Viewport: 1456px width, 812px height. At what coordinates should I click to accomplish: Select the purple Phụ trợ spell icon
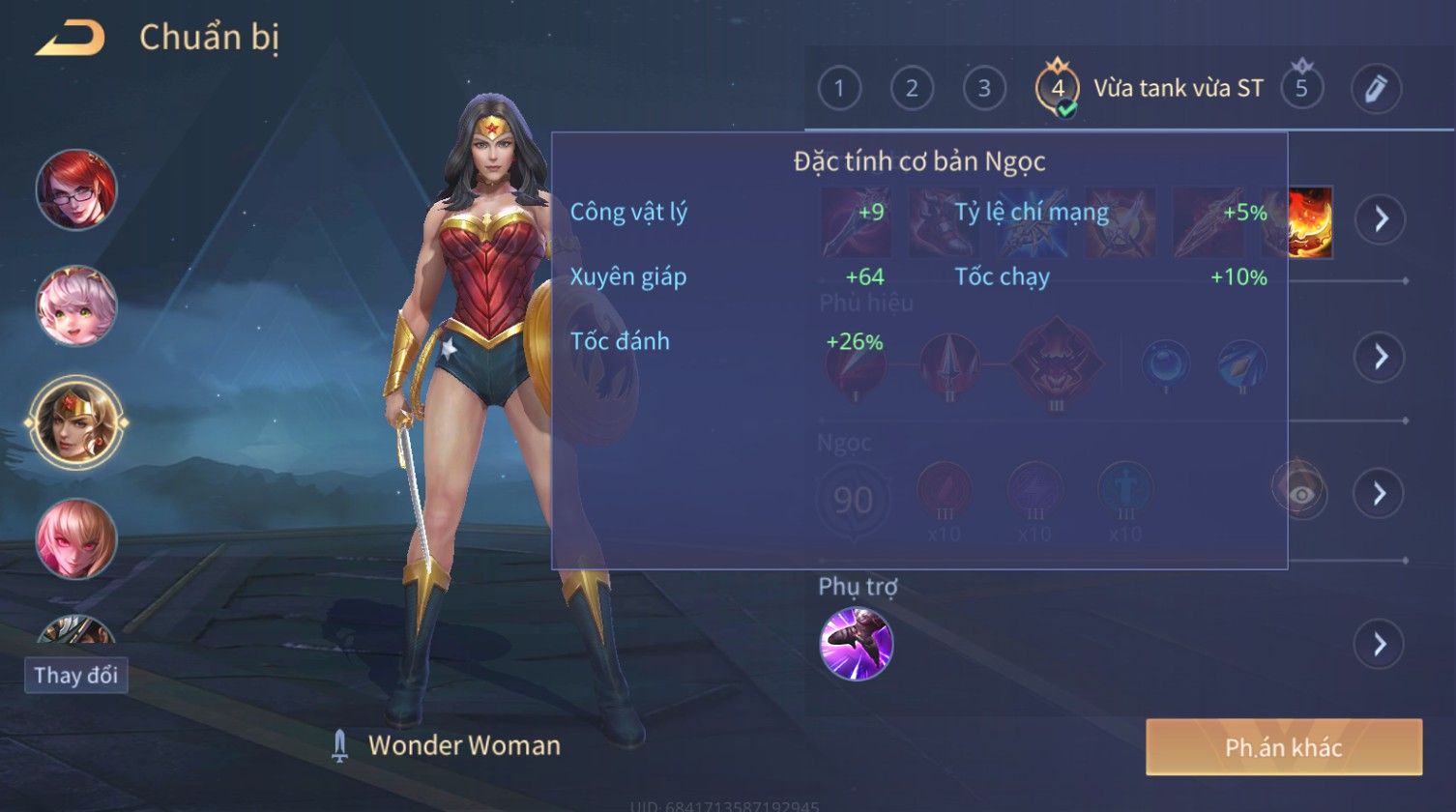tap(857, 644)
